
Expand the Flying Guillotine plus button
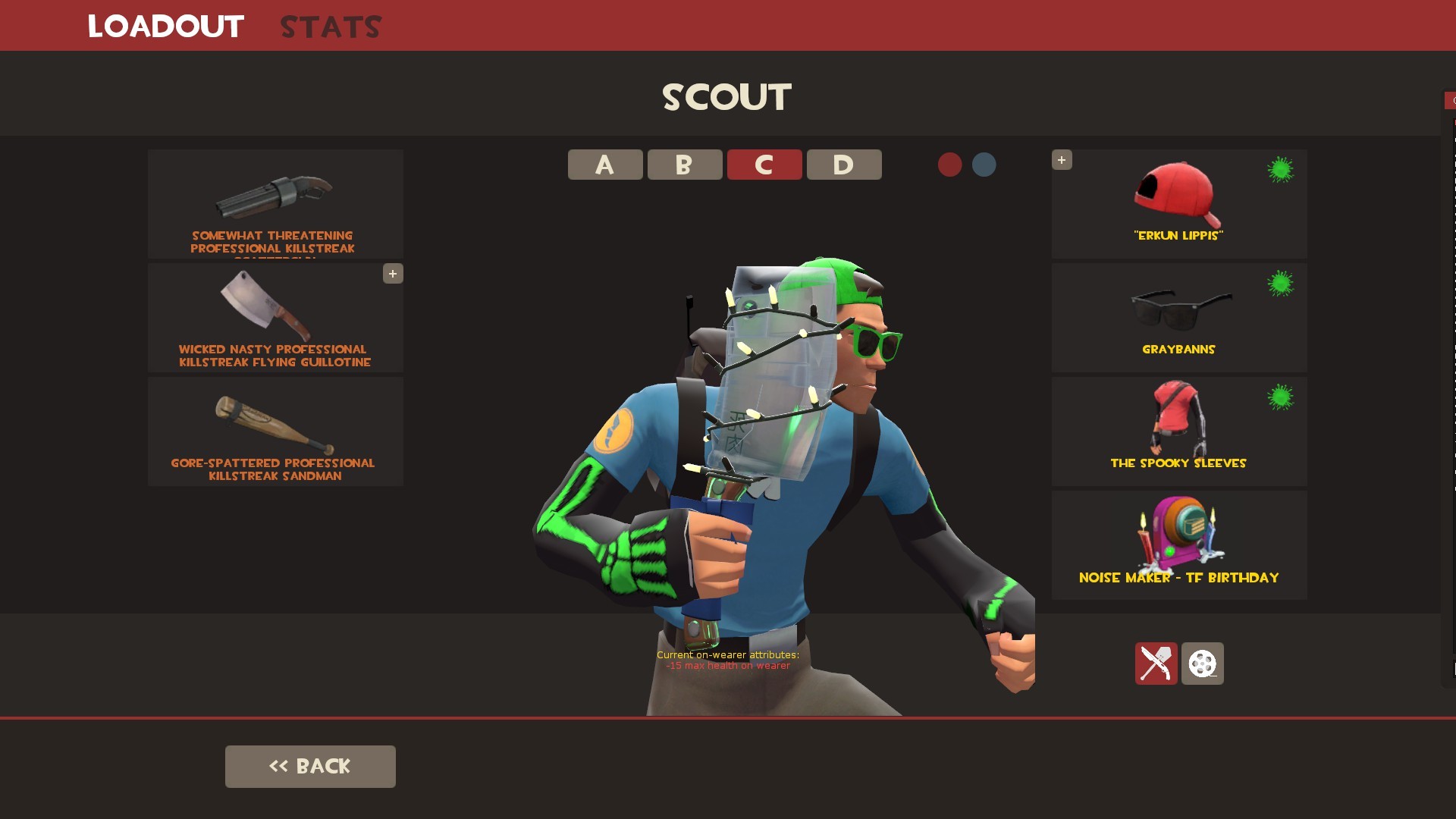(x=393, y=274)
